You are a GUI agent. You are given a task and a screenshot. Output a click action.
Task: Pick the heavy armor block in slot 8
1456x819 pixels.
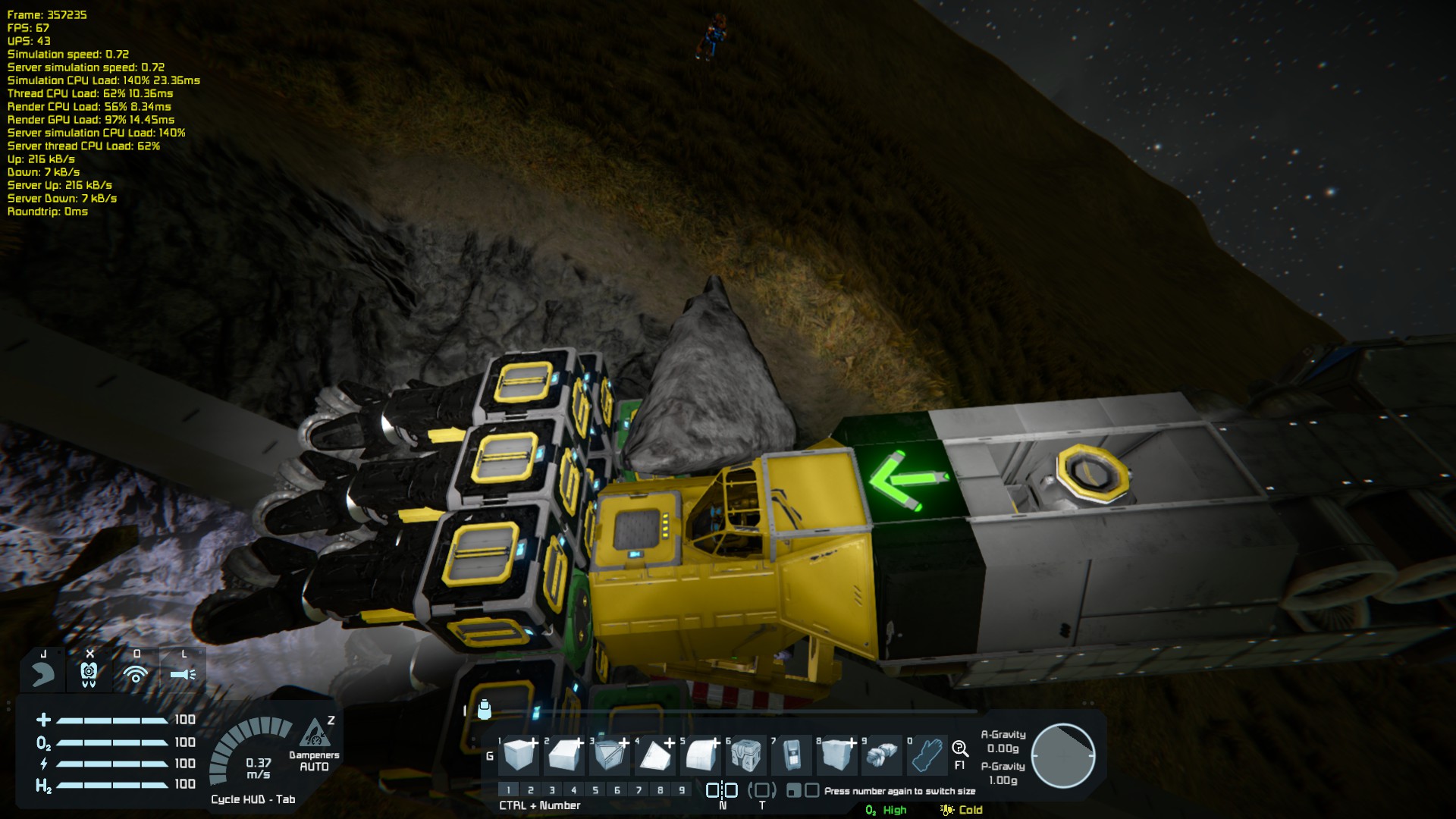click(837, 755)
